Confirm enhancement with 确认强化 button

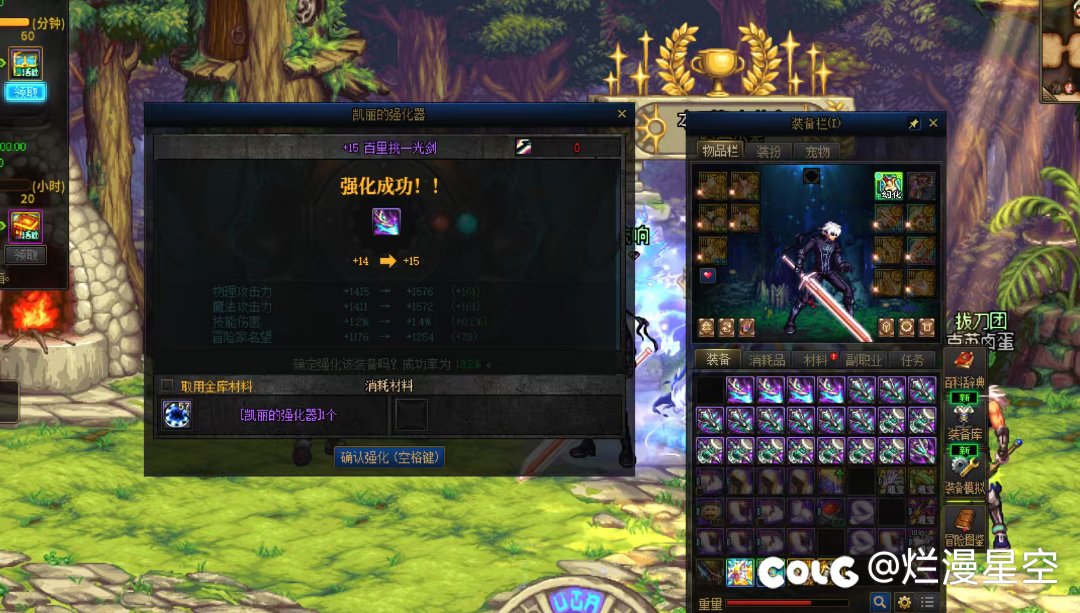389,457
